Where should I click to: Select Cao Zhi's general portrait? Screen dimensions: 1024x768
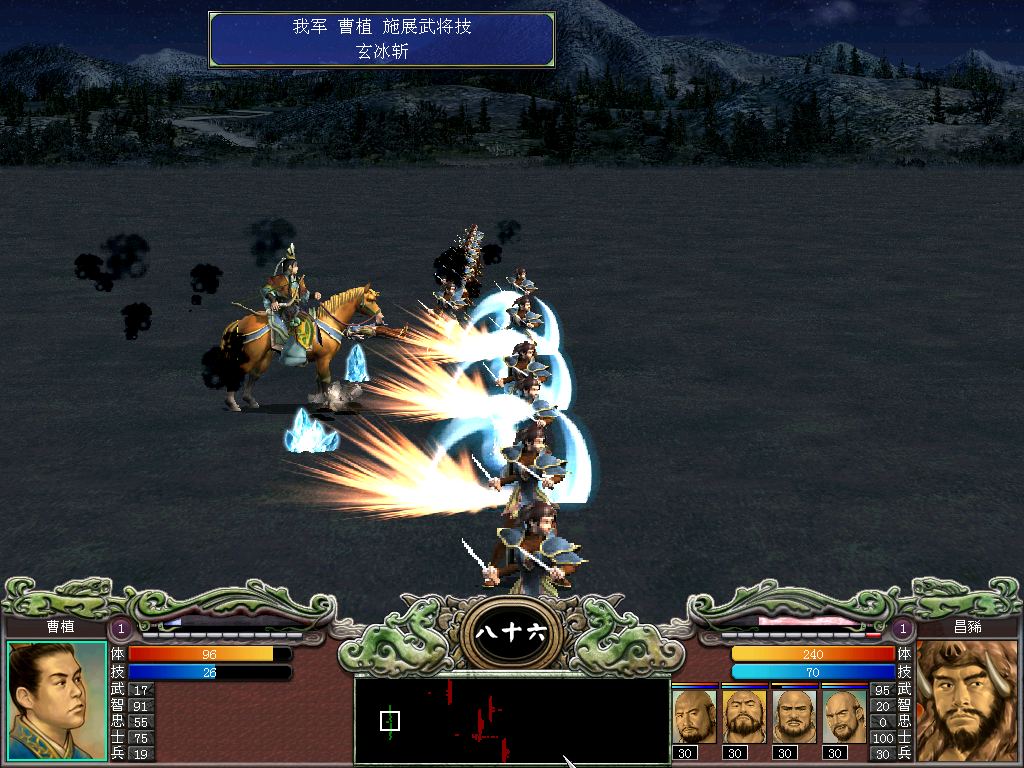(x=56, y=700)
